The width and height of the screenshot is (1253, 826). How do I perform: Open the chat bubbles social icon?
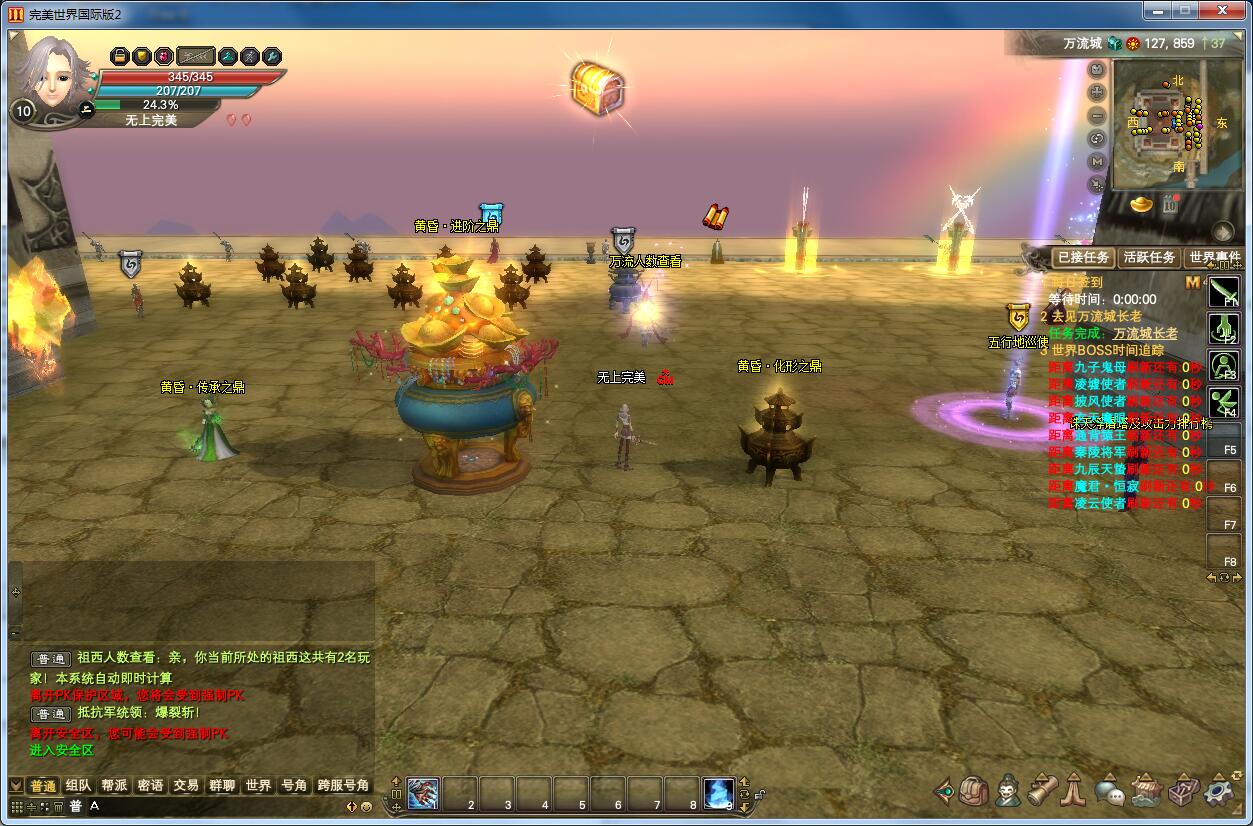point(1110,792)
